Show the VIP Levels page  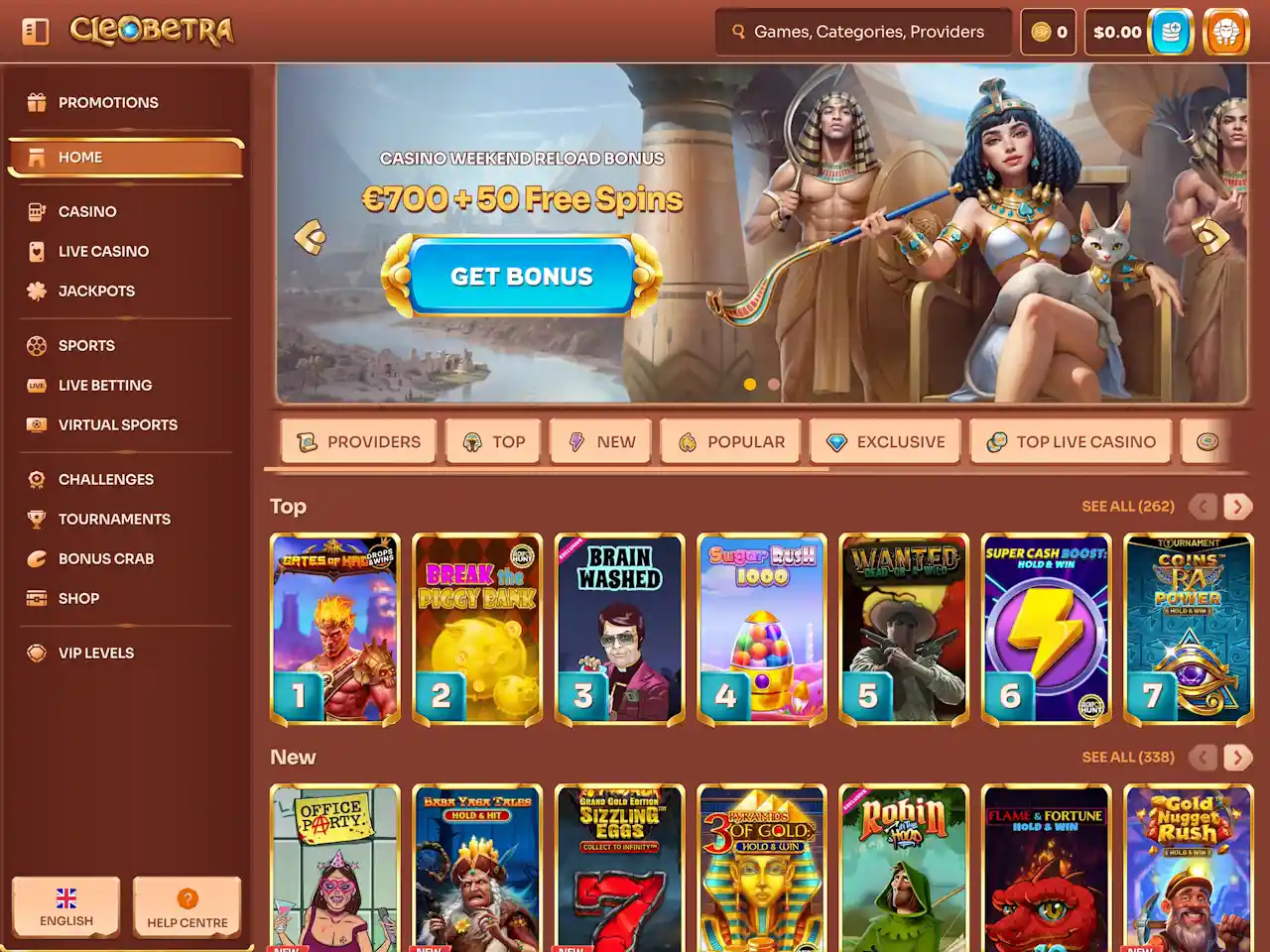pos(95,653)
